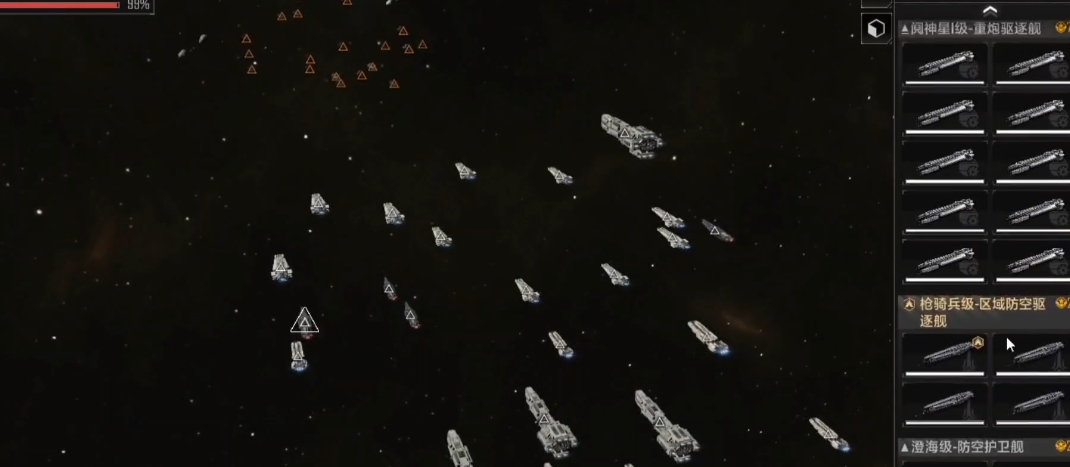This screenshot has width=1070, height=467.
Task: Select the 枪骑兵级 ship card with gold badge
Action: 944,353
